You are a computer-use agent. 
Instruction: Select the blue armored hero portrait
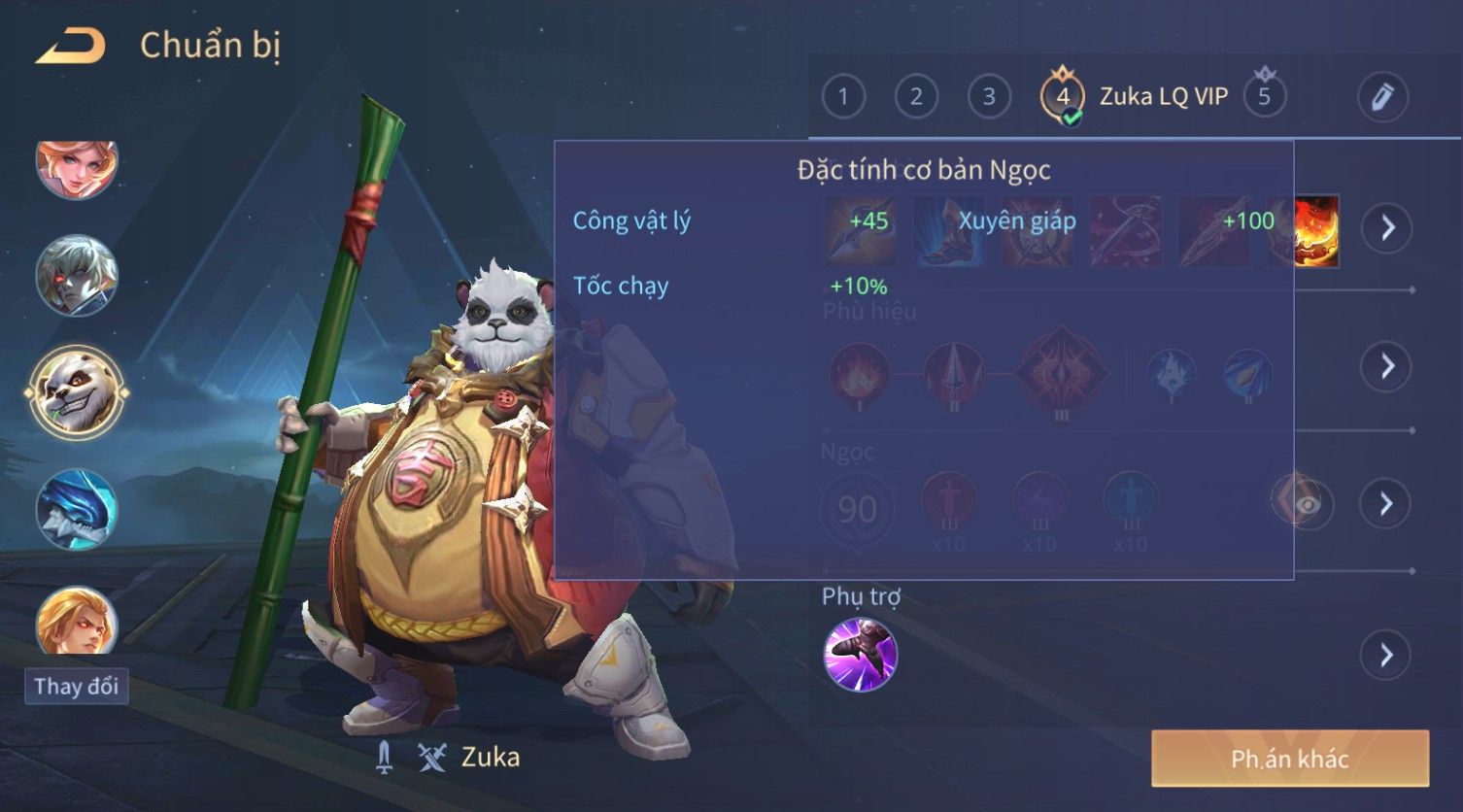[x=76, y=509]
